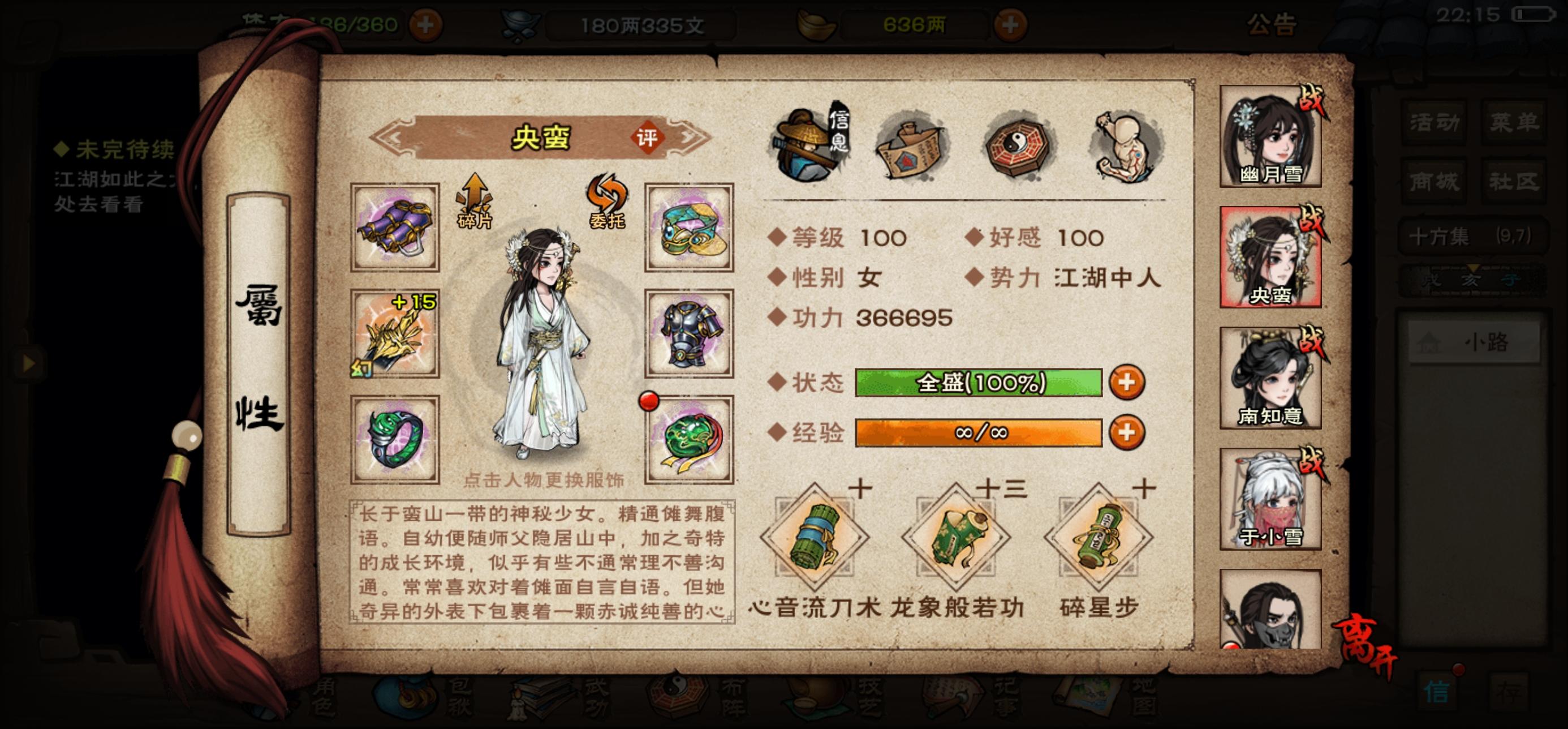Open the 商城 shop panel
The height and width of the screenshot is (729, 1568).
1433,179
